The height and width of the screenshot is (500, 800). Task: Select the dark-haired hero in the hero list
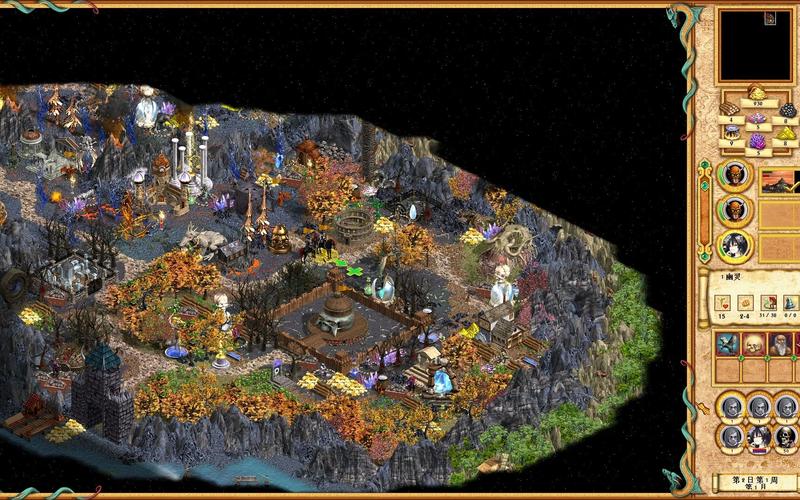point(734,245)
